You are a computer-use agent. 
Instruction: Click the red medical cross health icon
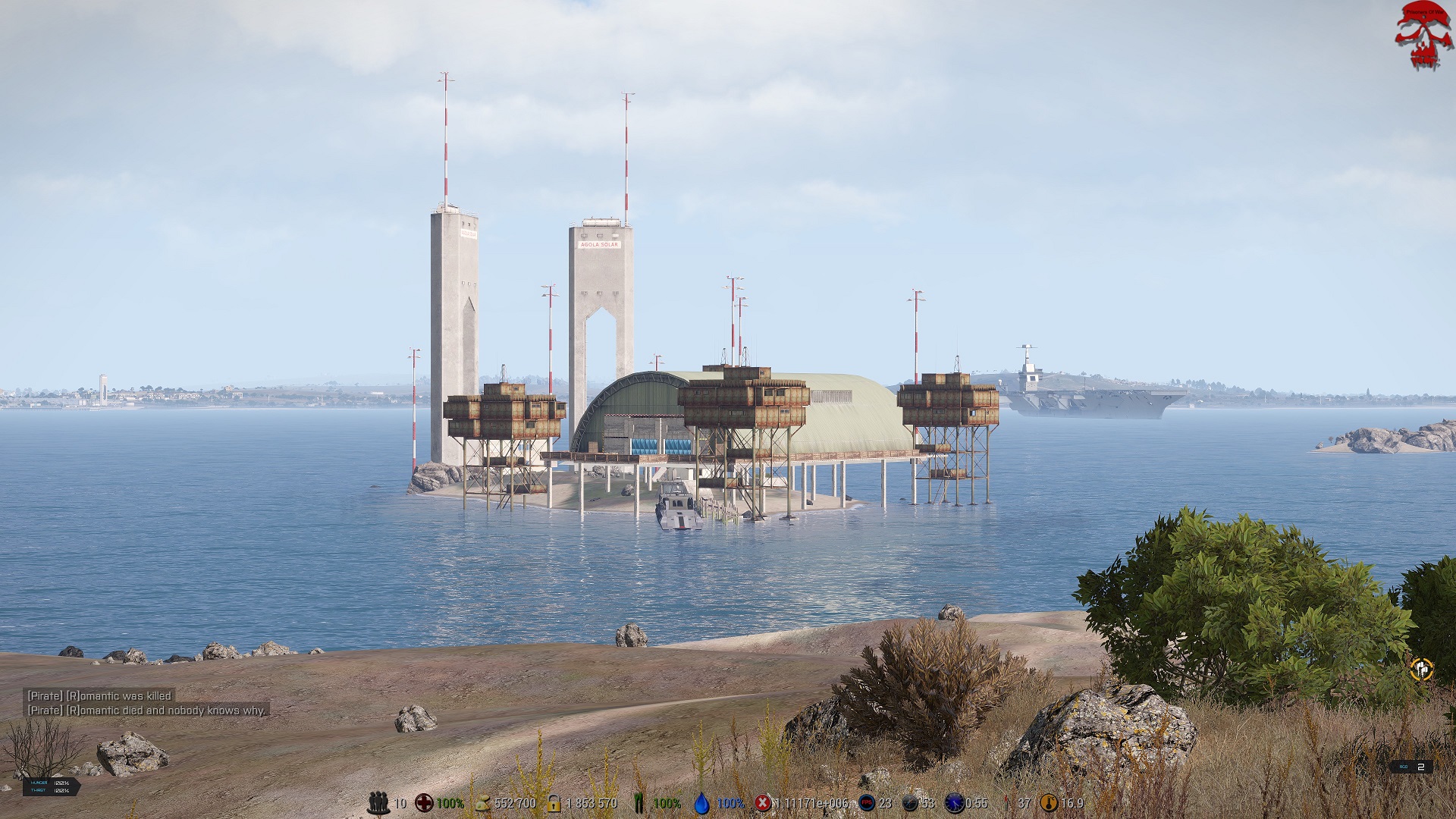(x=424, y=803)
